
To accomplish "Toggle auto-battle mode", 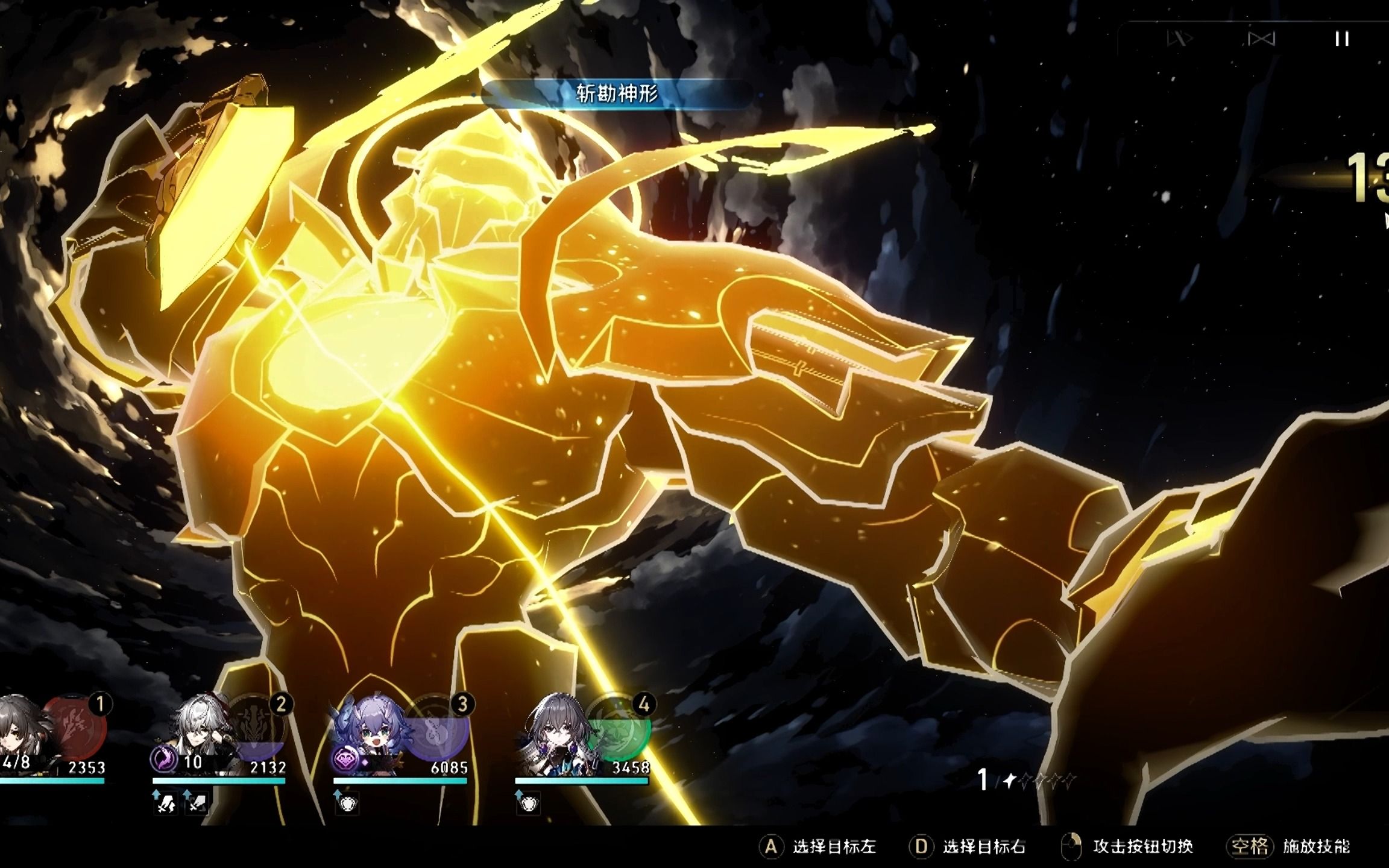I will pyautogui.click(x=1261, y=39).
